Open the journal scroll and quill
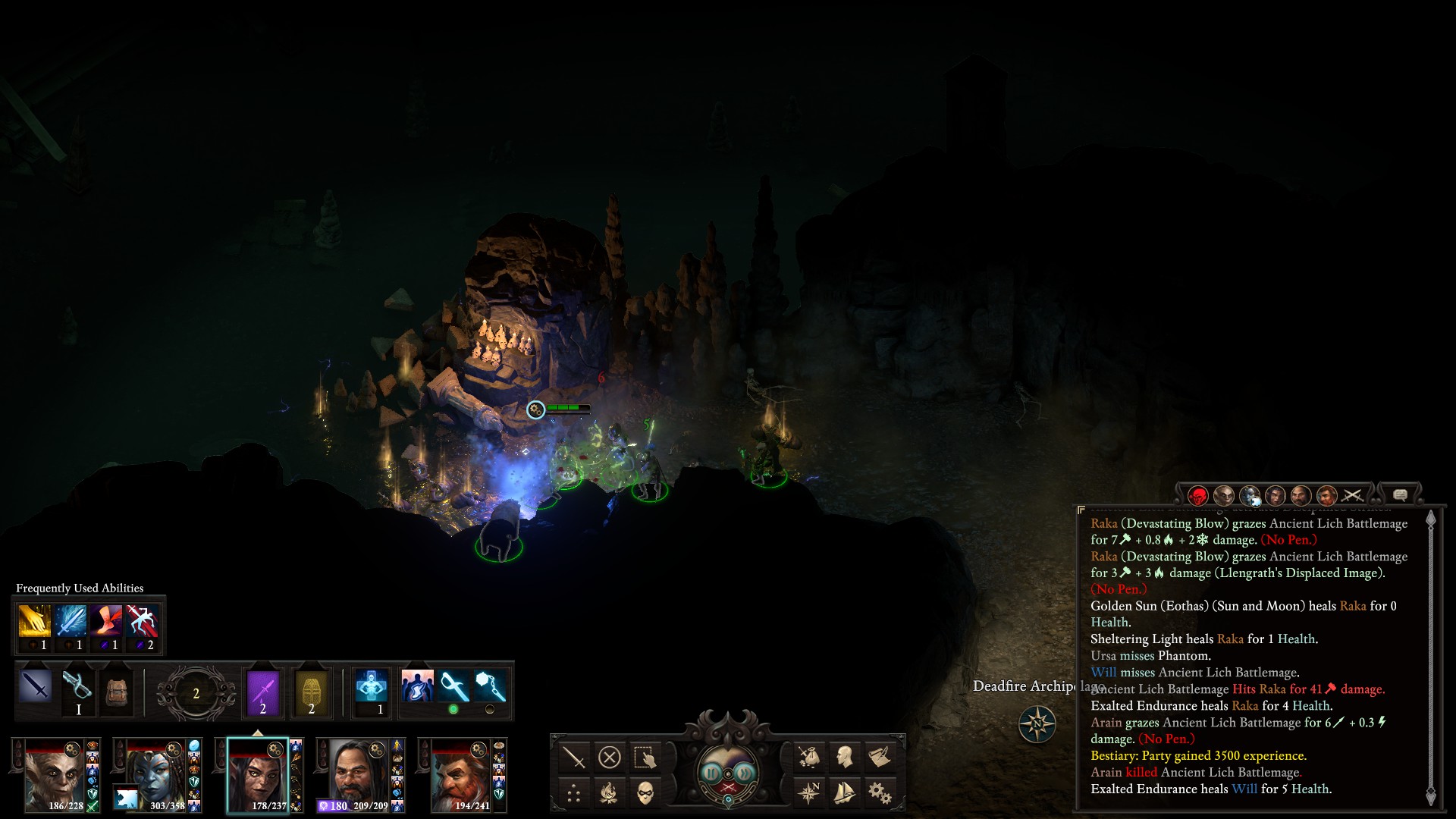 pos(879,757)
